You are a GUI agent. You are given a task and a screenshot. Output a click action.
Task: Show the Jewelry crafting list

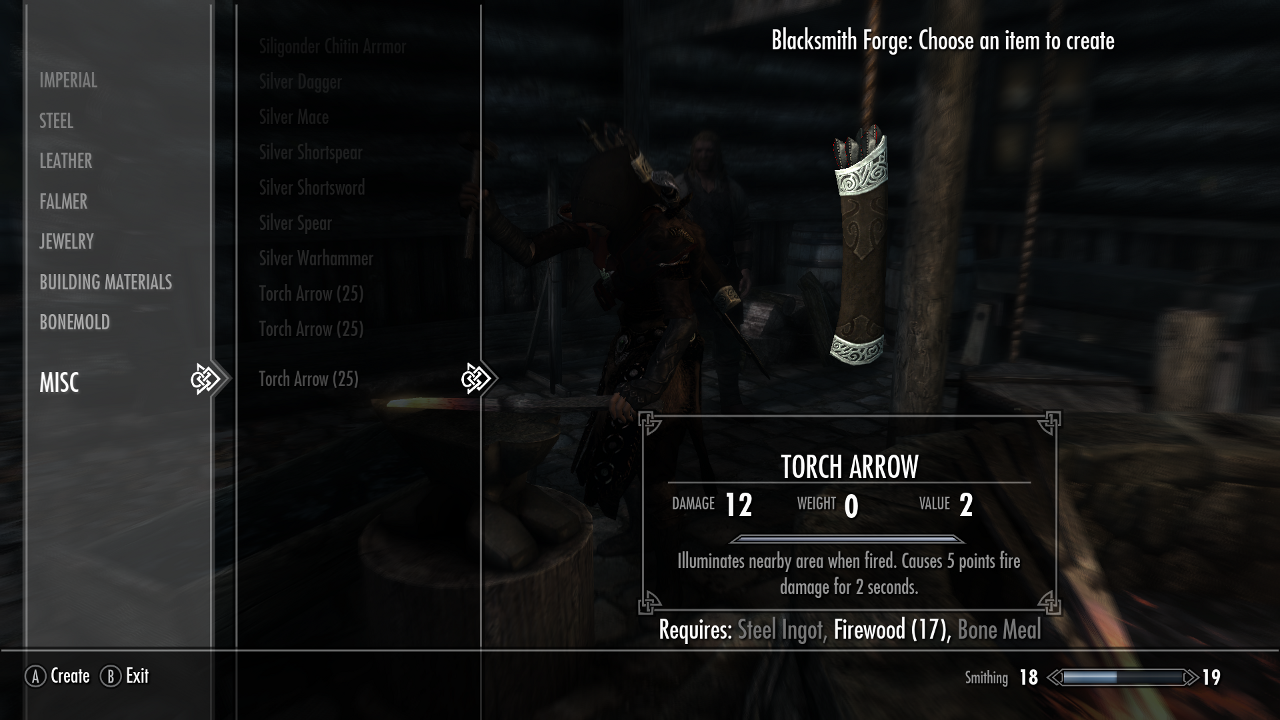click(x=66, y=241)
